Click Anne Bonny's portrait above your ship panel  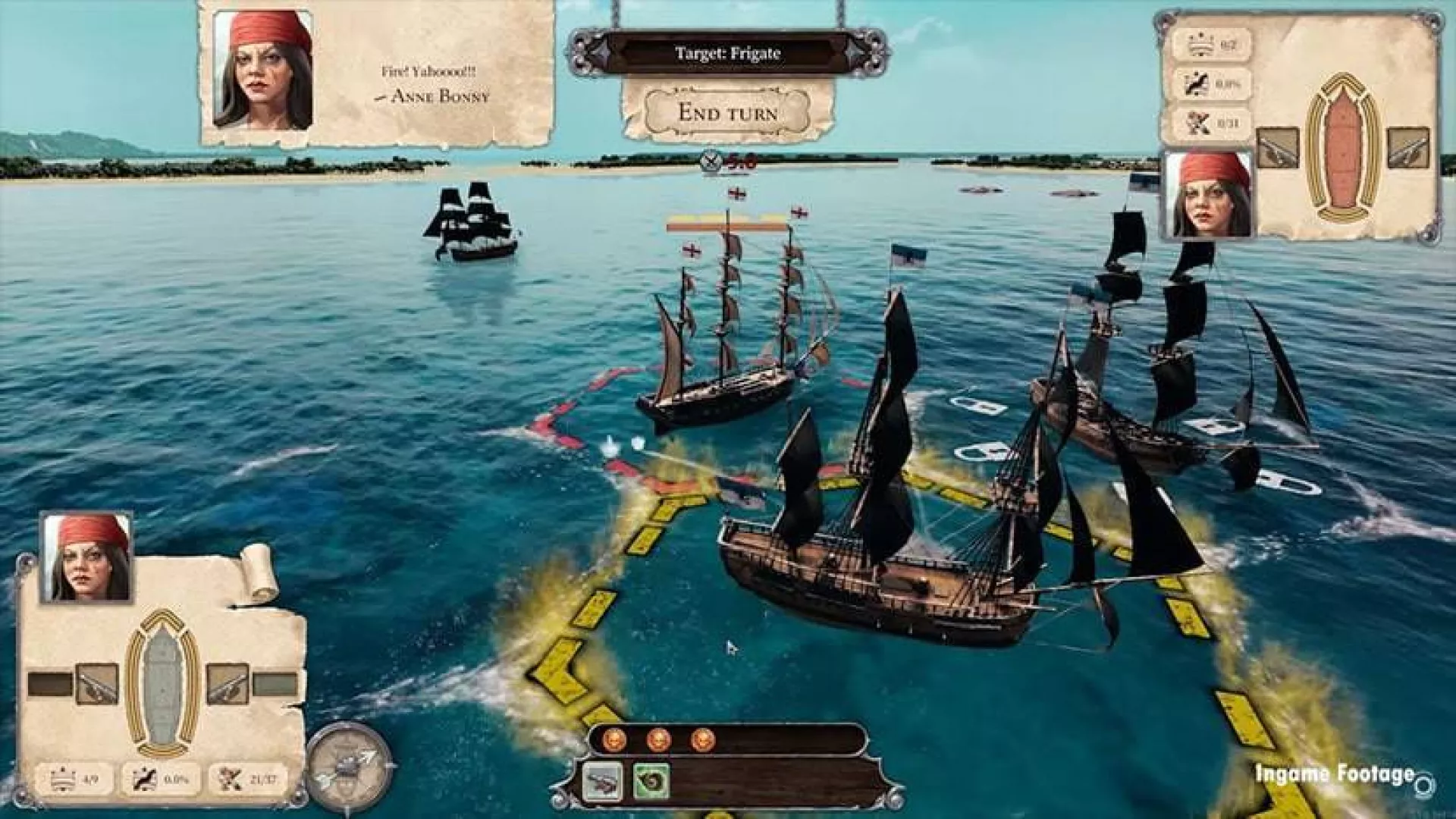[87, 557]
